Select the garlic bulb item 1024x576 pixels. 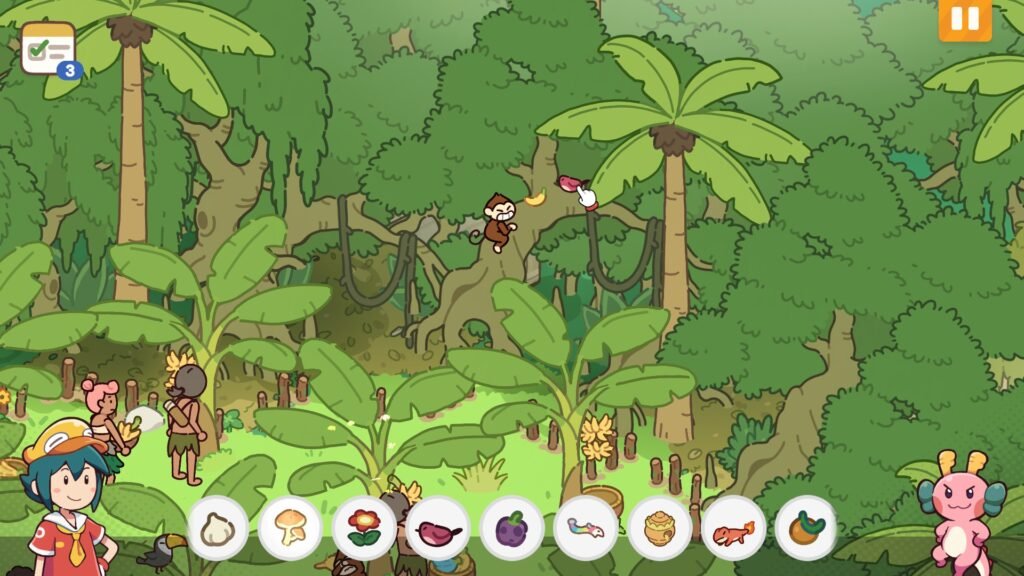pyautogui.click(x=217, y=528)
